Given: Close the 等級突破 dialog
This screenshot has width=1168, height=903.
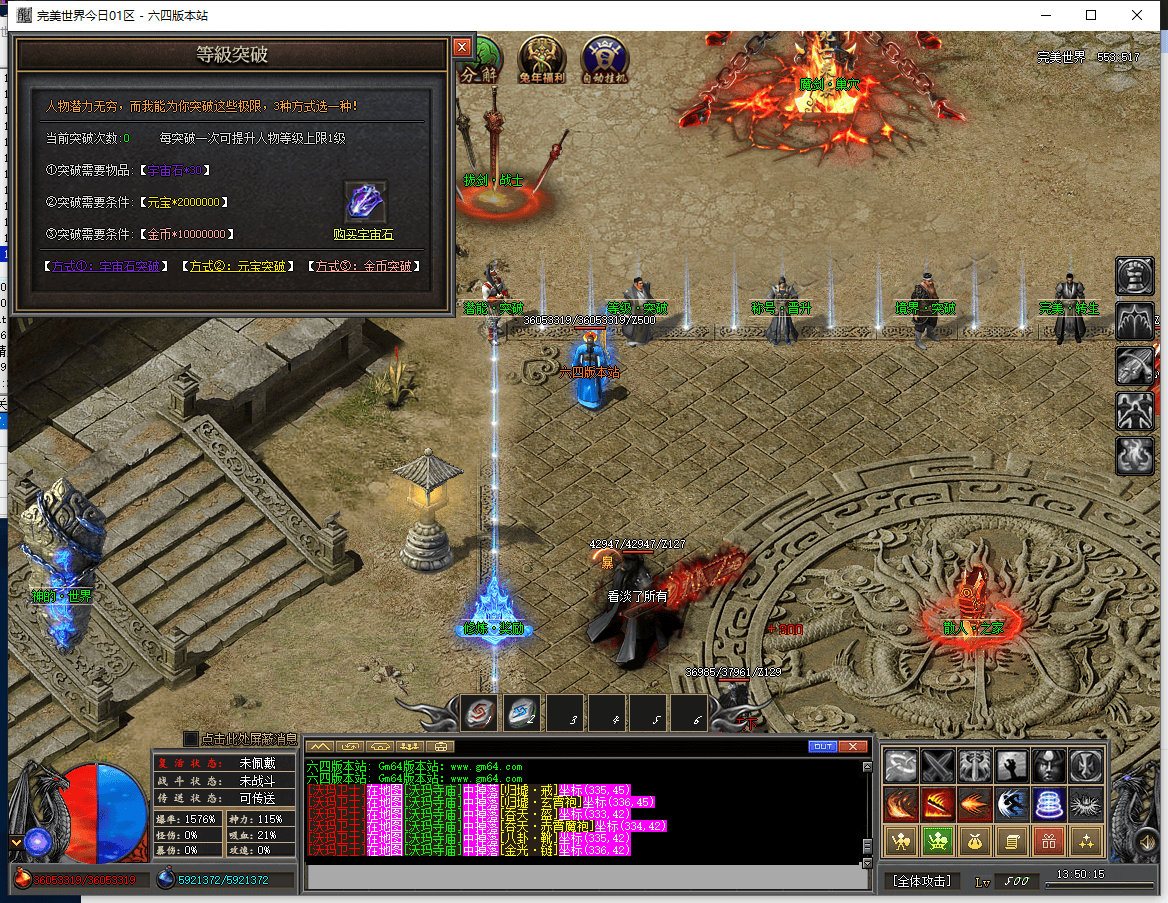Looking at the screenshot, I should 461,47.
